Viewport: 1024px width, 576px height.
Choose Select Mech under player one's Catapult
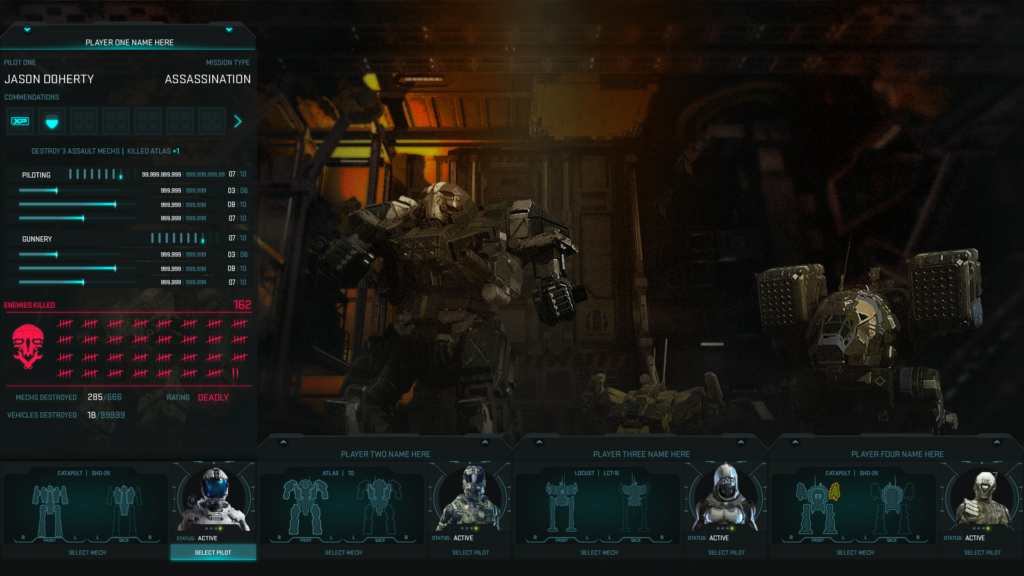[85, 552]
